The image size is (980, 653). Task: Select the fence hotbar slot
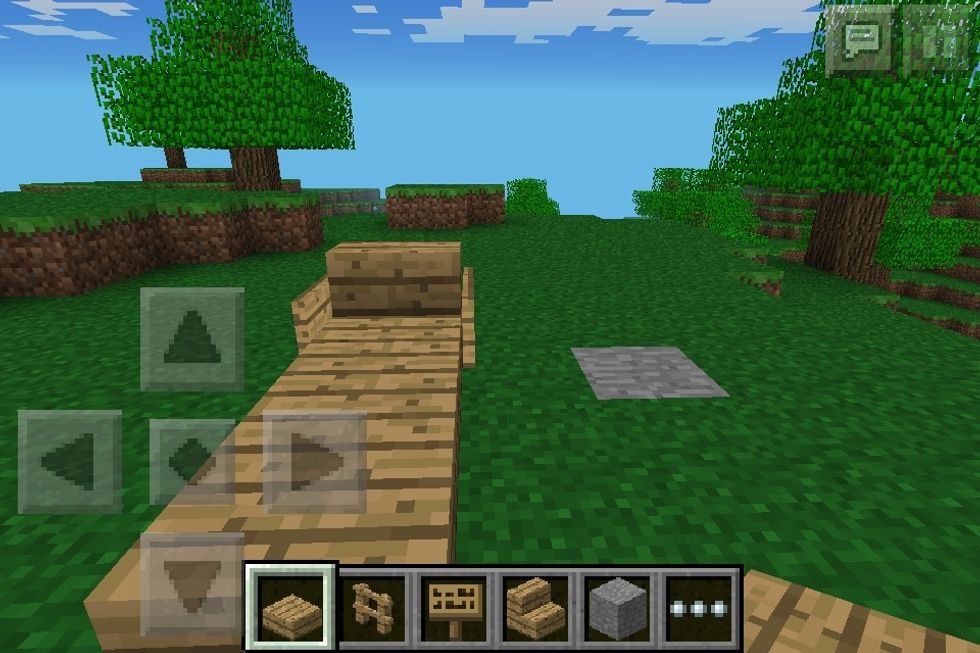tap(373, 607)
